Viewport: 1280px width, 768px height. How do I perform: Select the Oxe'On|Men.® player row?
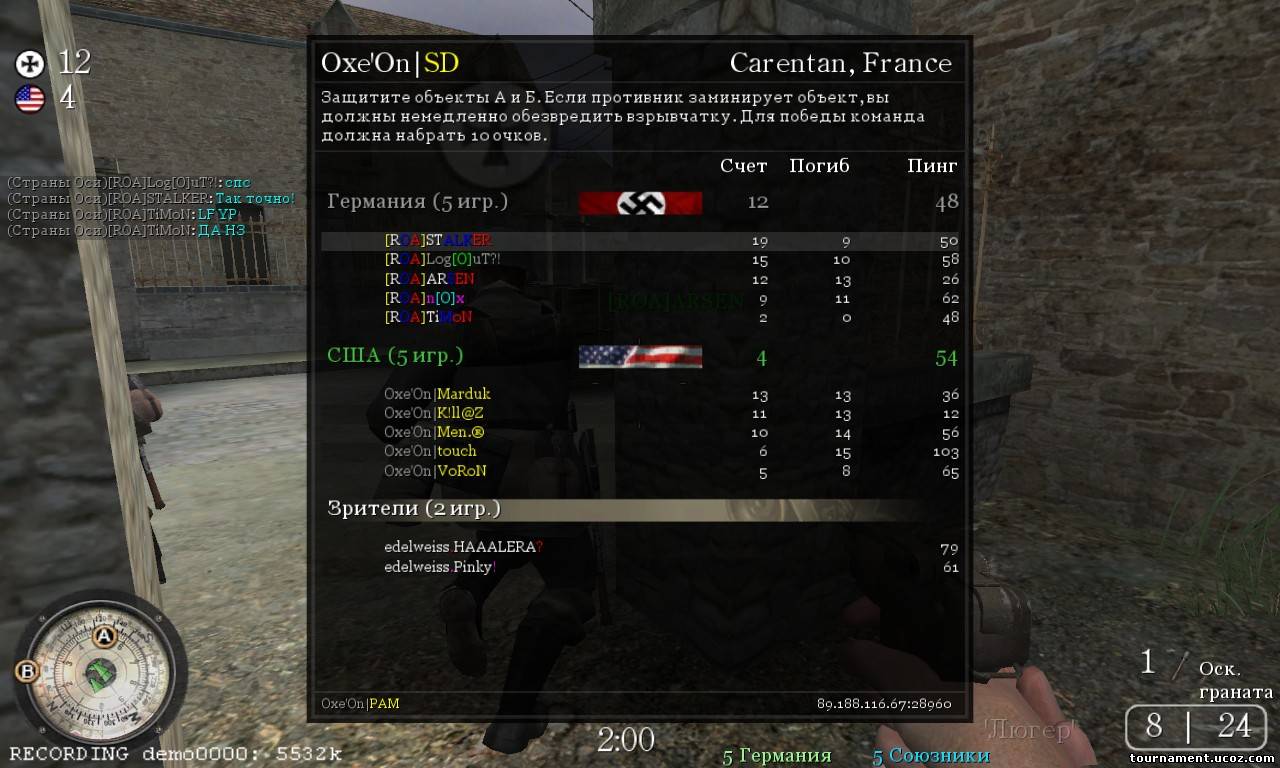pyautogui.click(x=434, y=432)
